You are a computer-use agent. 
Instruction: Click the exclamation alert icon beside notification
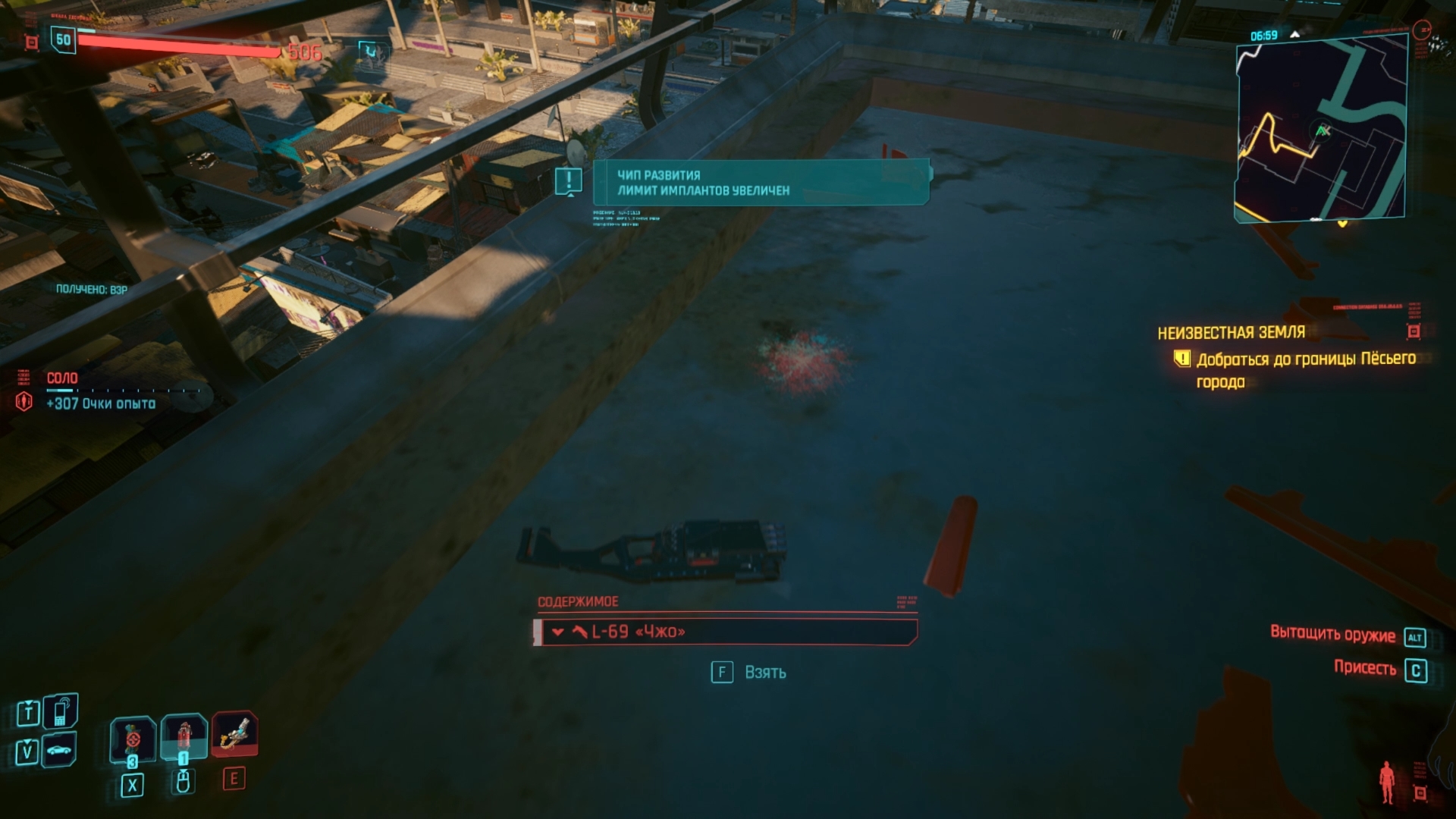click(568, 180)
